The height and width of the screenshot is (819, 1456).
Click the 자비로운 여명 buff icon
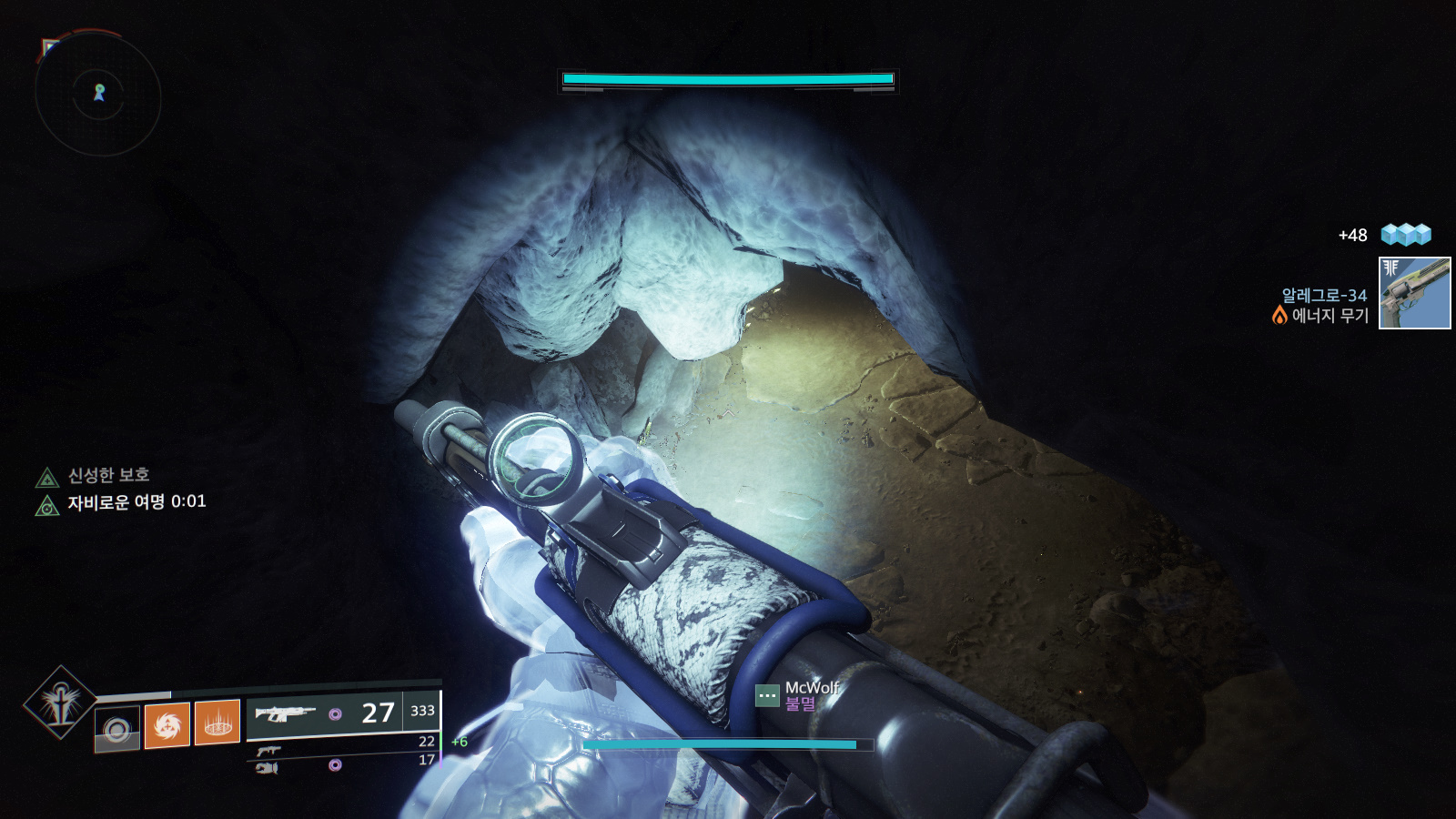click(x=47, y=505)
